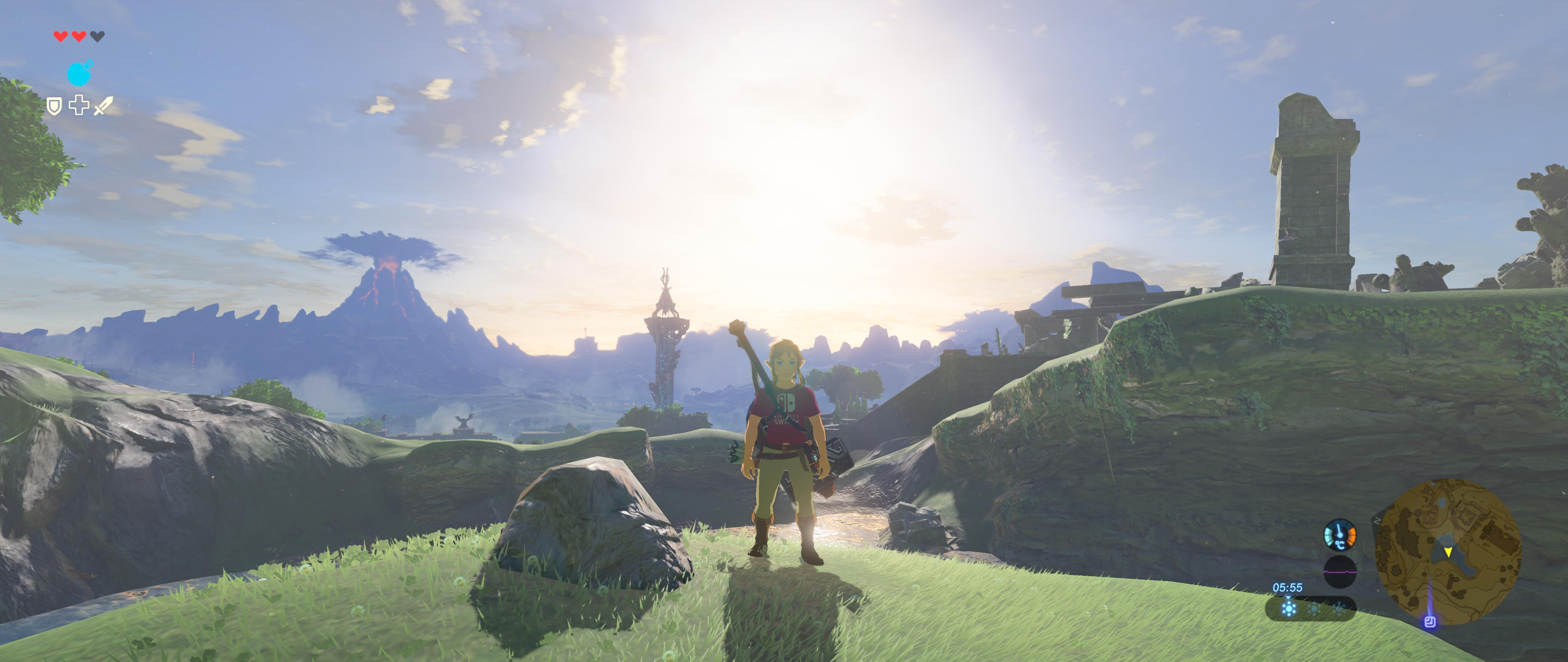Select the shield quick-equip icon
The image size is (1568, 662).
54,107
